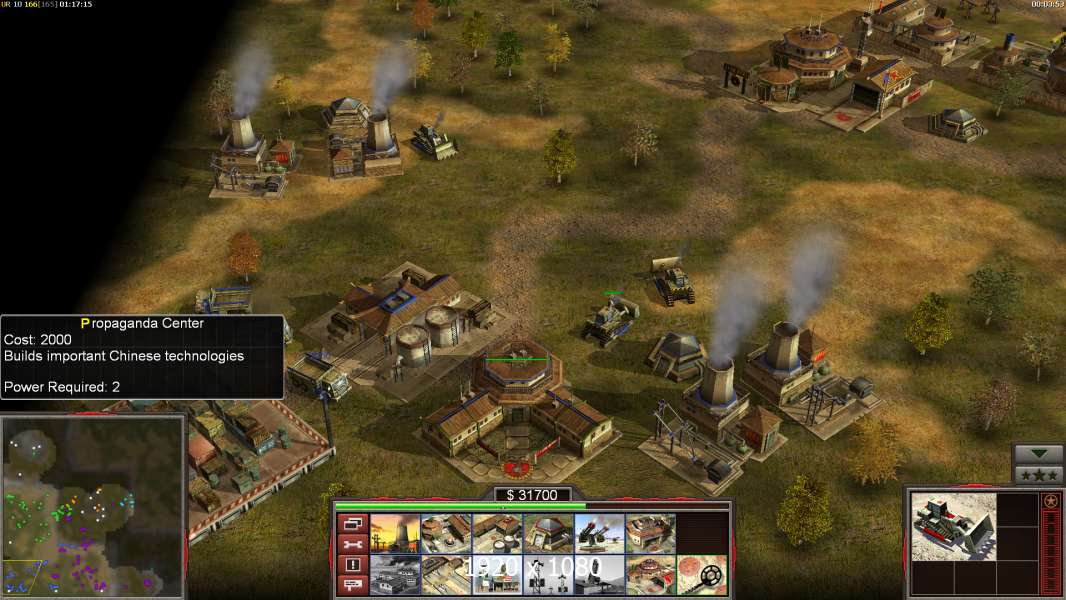
Task: Open the chat speech-bubble button
Action: 352,585
